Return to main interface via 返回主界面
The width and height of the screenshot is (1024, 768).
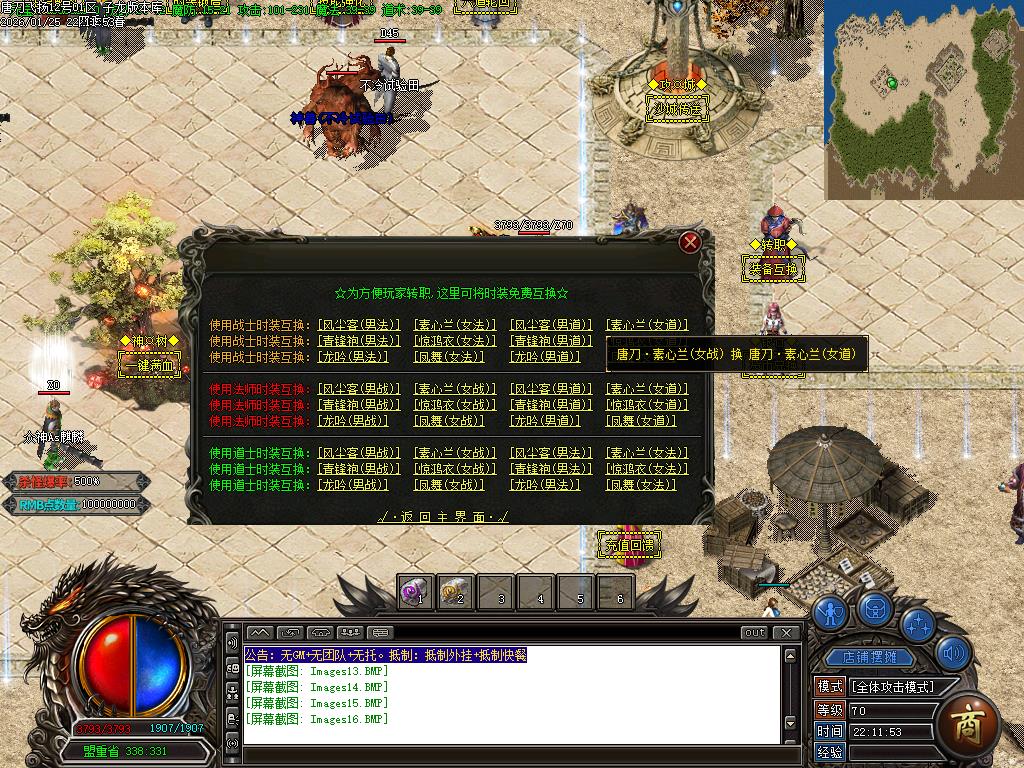443,516
